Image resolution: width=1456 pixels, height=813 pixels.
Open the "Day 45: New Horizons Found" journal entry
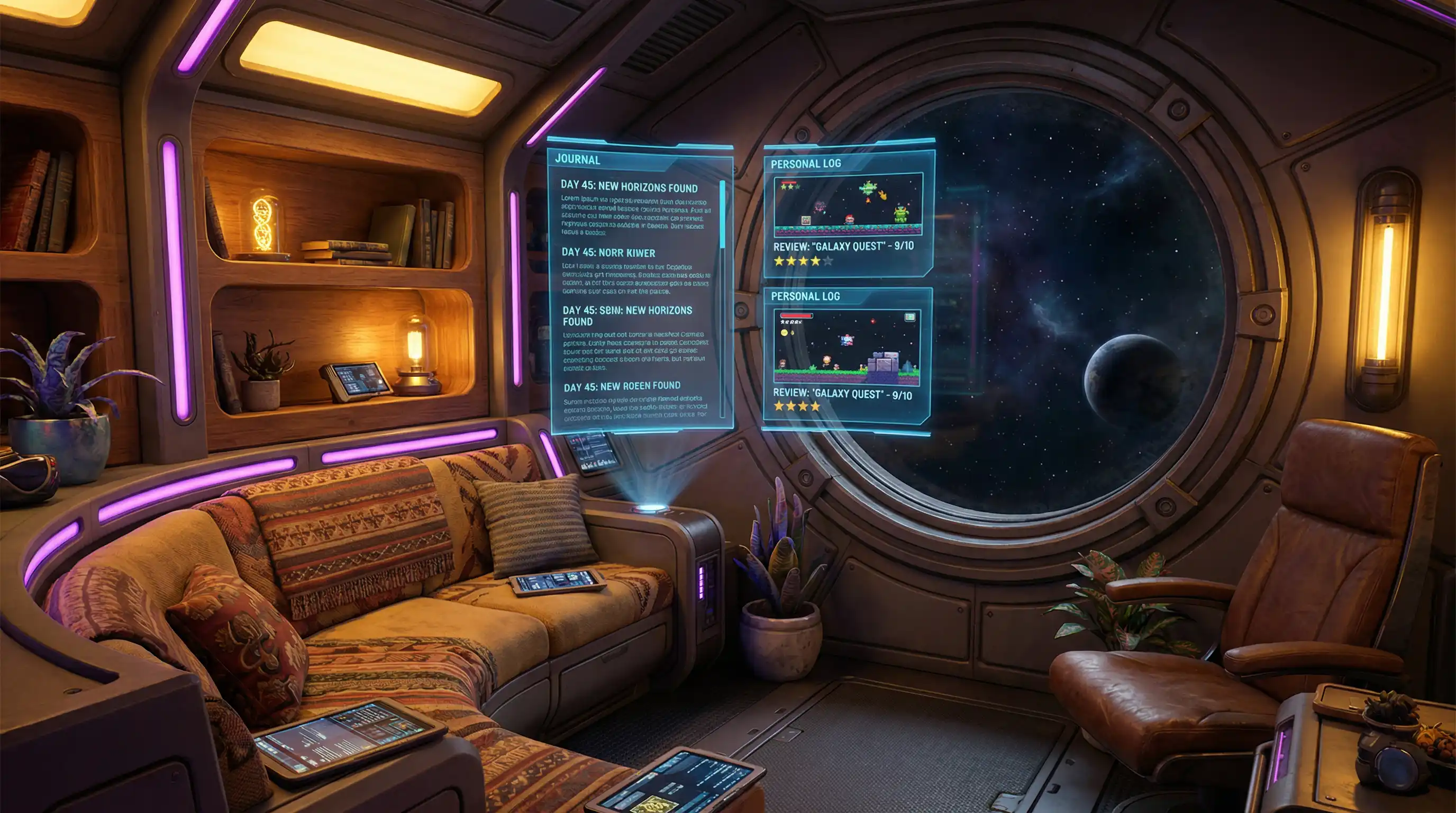tap(629, 188)
